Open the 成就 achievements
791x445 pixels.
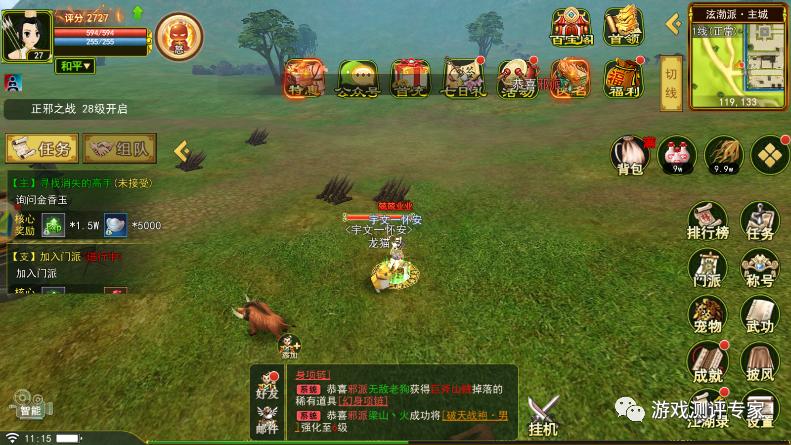point(706,361)
